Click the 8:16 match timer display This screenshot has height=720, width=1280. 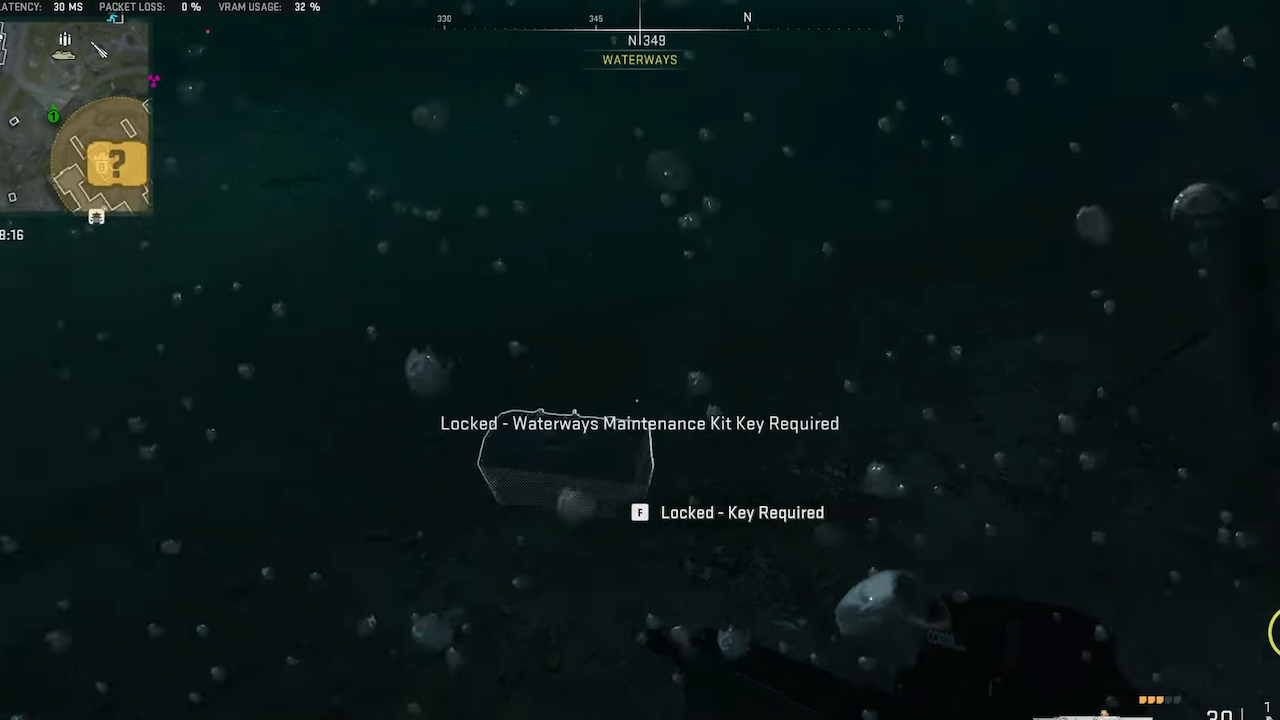pos(13,235)
